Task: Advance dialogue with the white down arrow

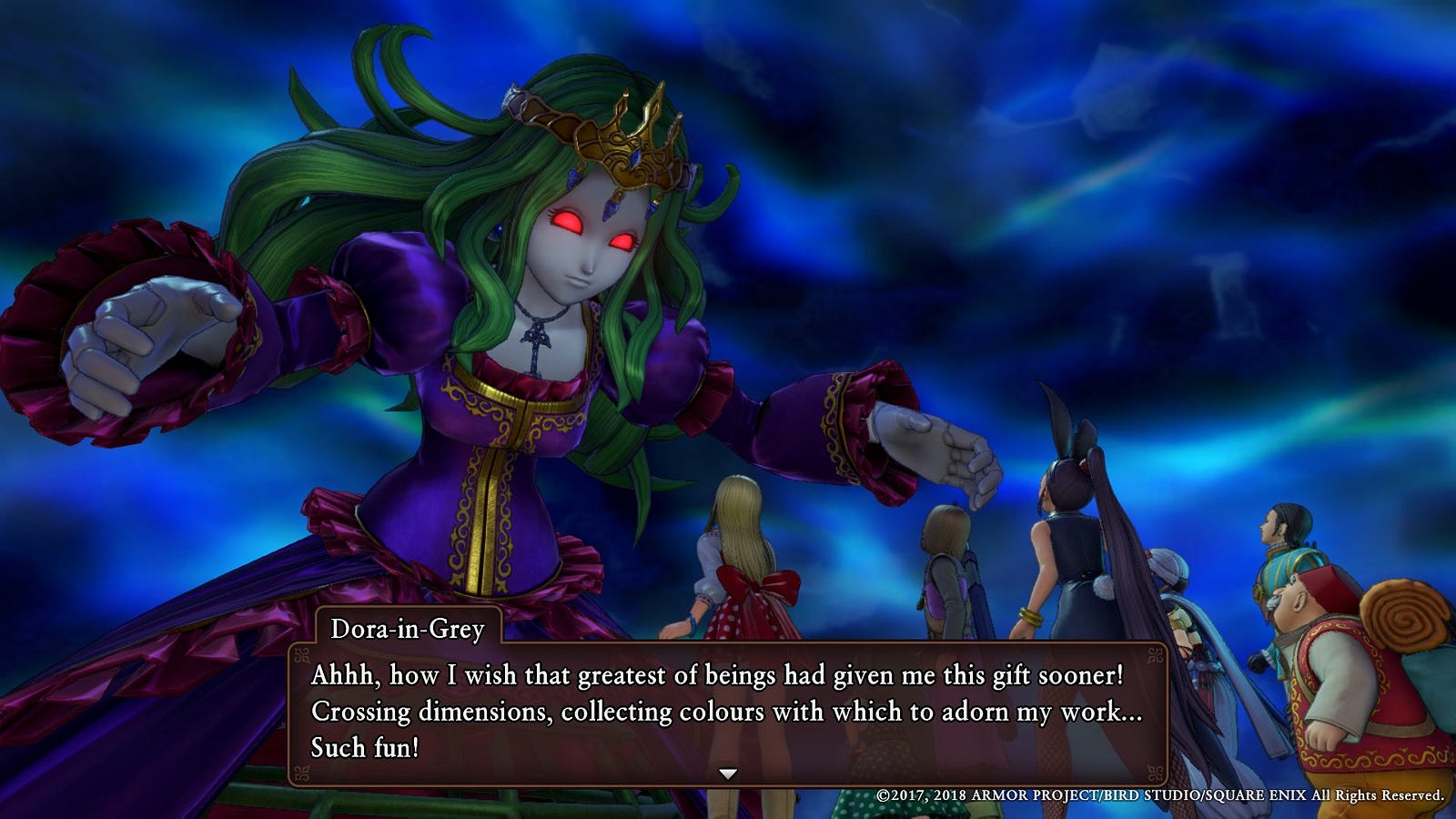Action: coord(727,773)
